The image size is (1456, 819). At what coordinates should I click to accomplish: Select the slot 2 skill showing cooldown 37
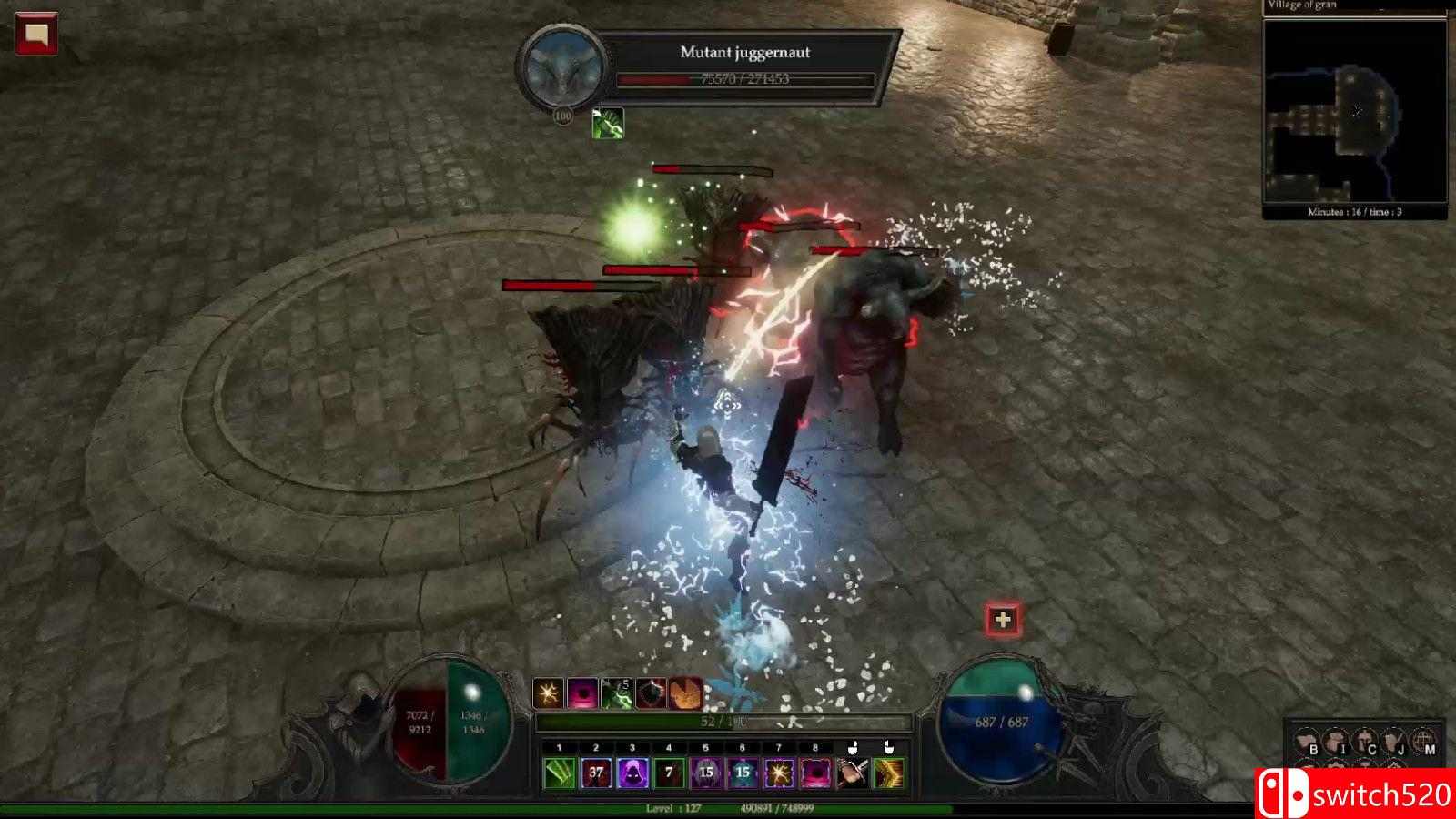[x=596, y=773]
